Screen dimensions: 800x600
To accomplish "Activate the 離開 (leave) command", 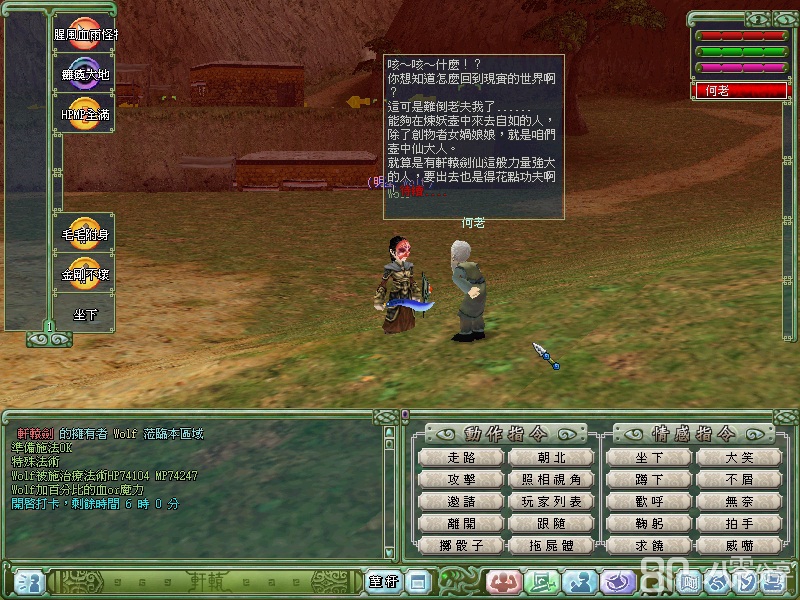I will [x=462, y=523].
